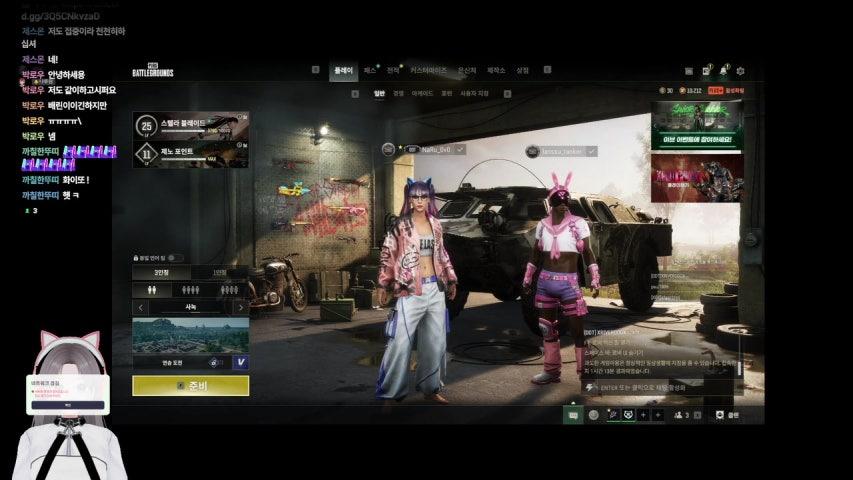Open settings with the gear icon
This screenshot has width=853, height=480.
click(x=740, y=71)
